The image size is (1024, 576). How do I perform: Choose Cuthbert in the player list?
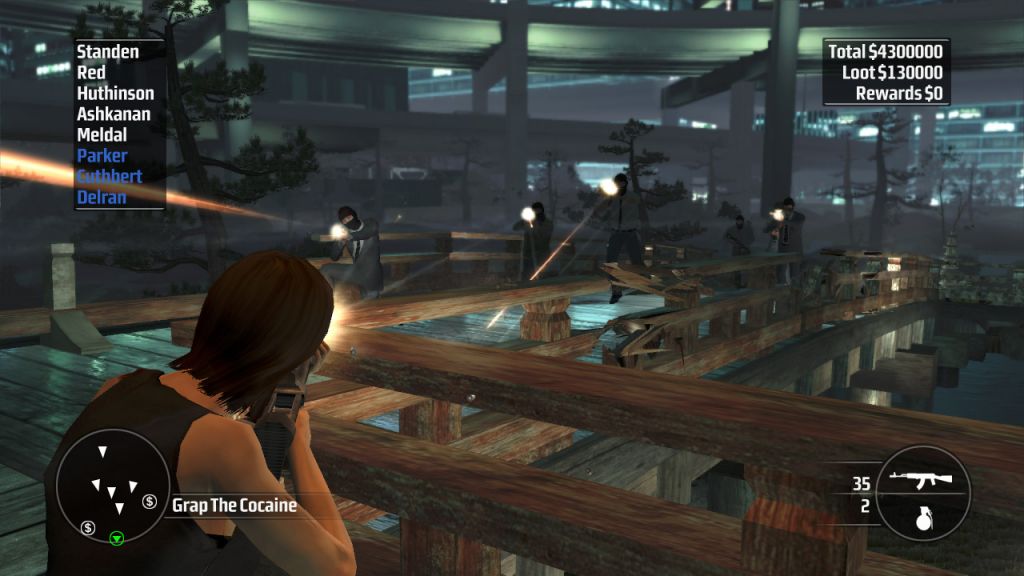(x=109, y=176)
